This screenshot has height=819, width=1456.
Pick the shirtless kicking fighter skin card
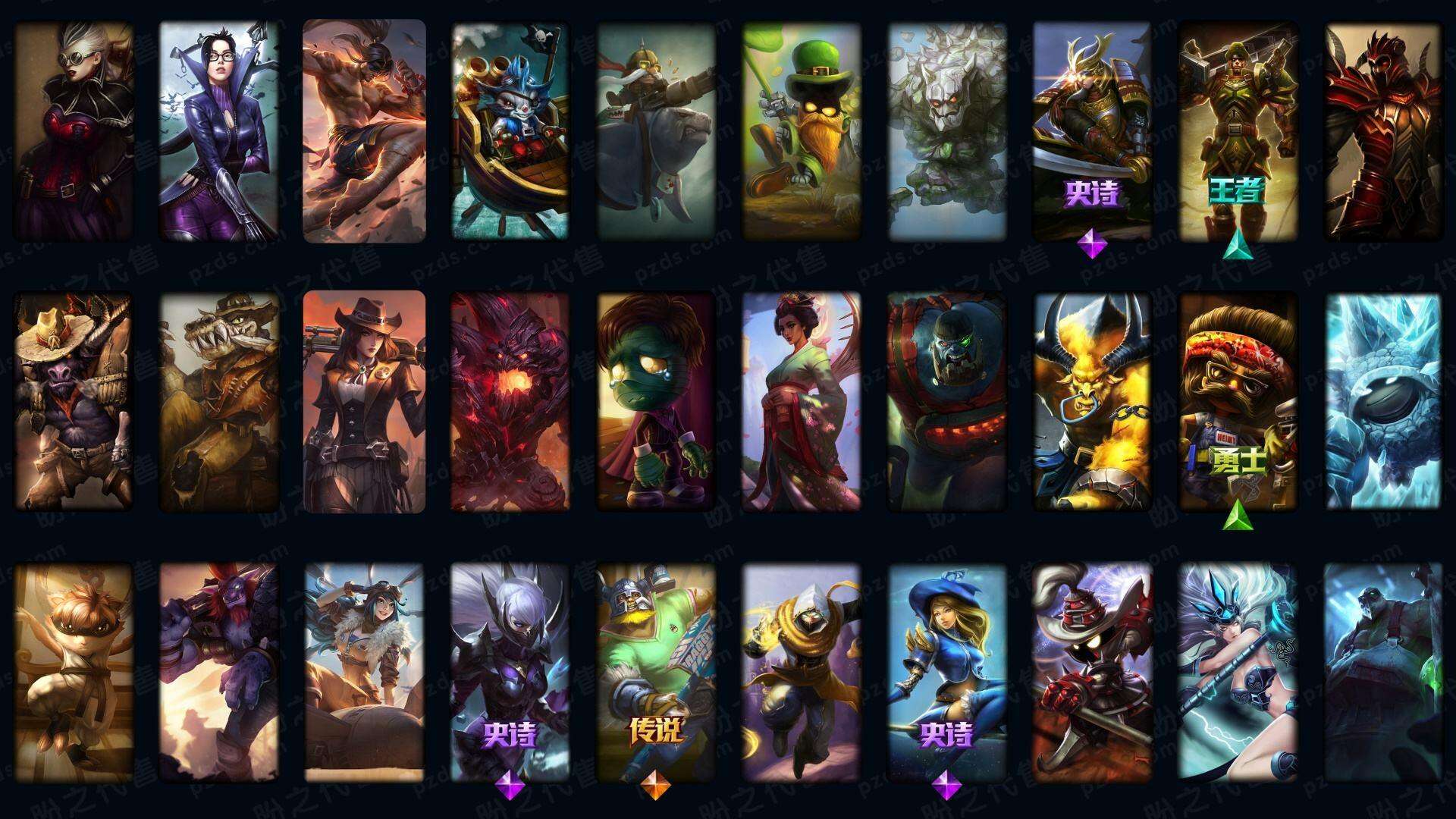364,130
